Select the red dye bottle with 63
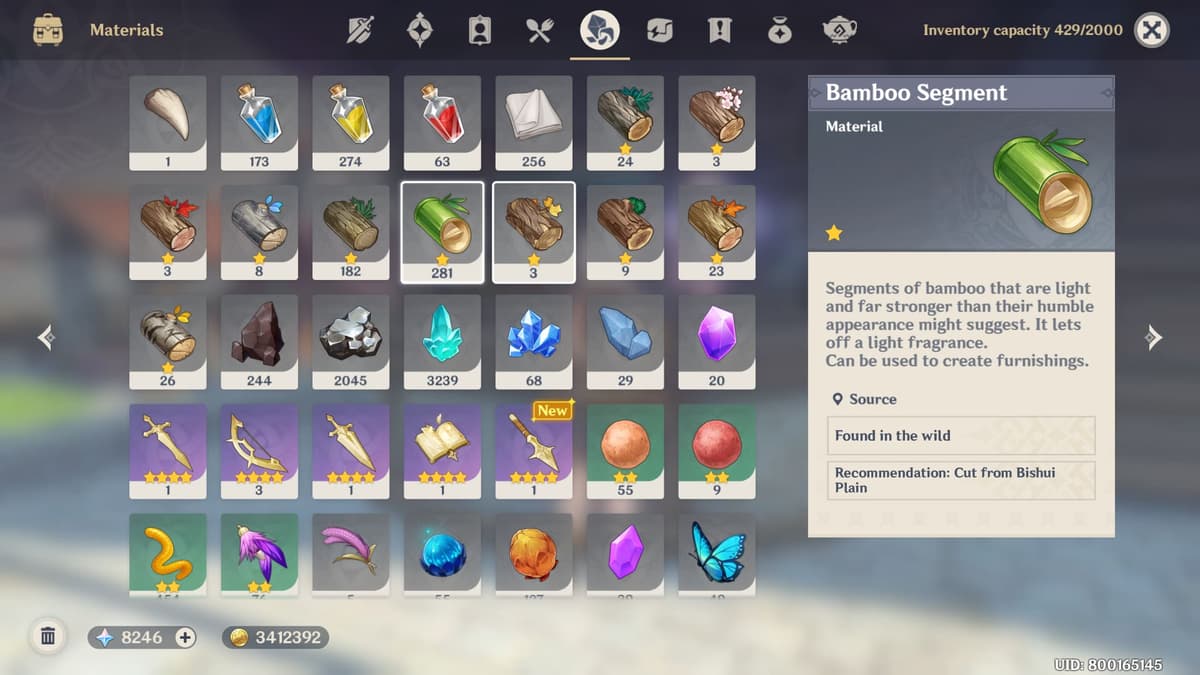 442,122
